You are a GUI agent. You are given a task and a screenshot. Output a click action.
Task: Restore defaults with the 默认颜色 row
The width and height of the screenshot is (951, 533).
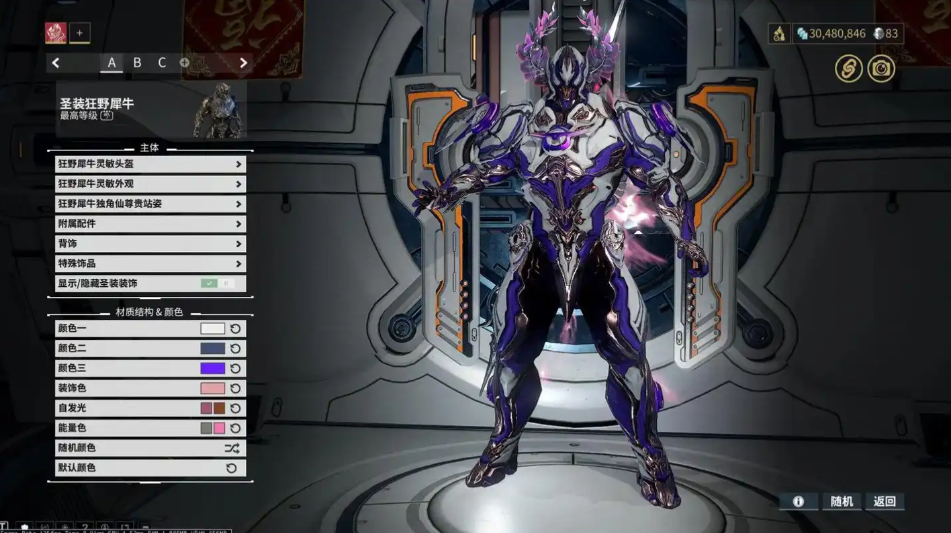pyautogui.click(x=150, y=468)
